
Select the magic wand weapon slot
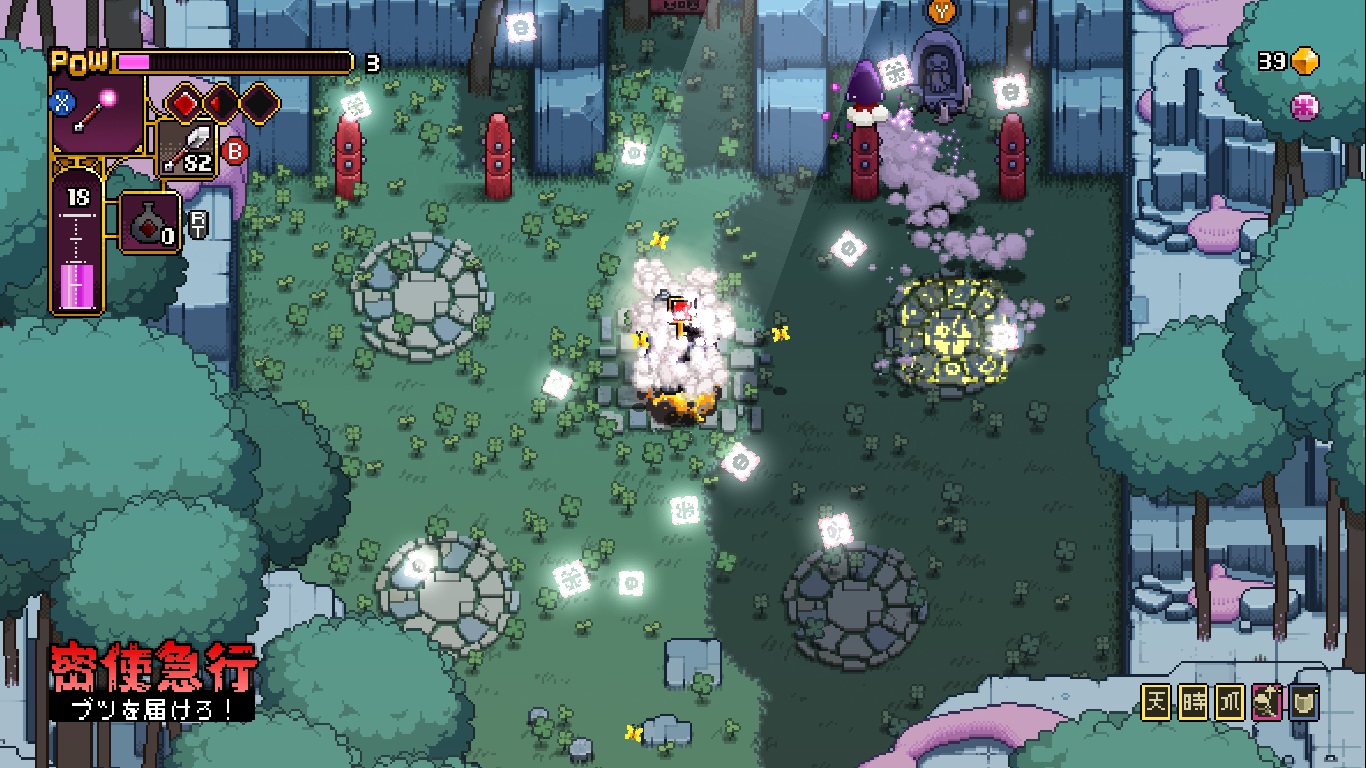[x=97, y=114]
